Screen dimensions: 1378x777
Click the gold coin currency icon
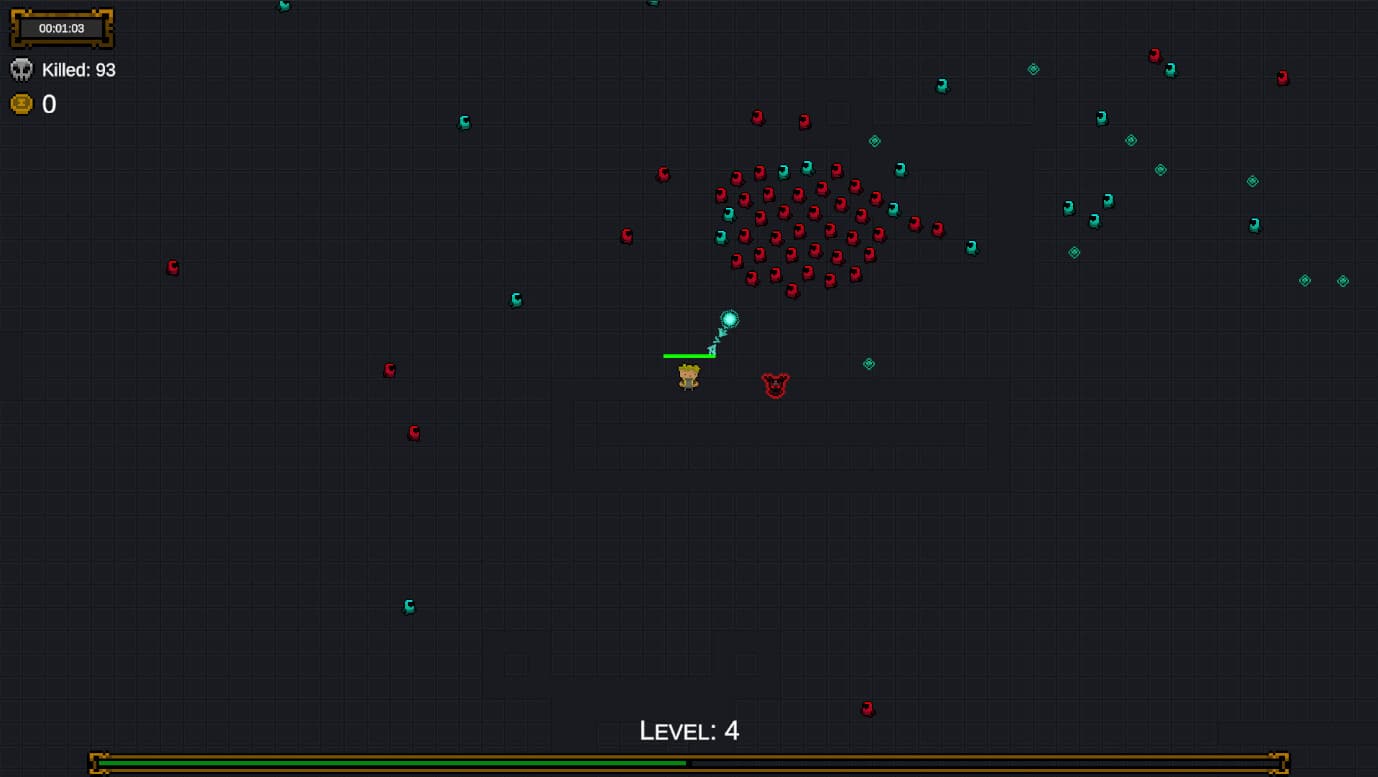[x=22, y=103]
